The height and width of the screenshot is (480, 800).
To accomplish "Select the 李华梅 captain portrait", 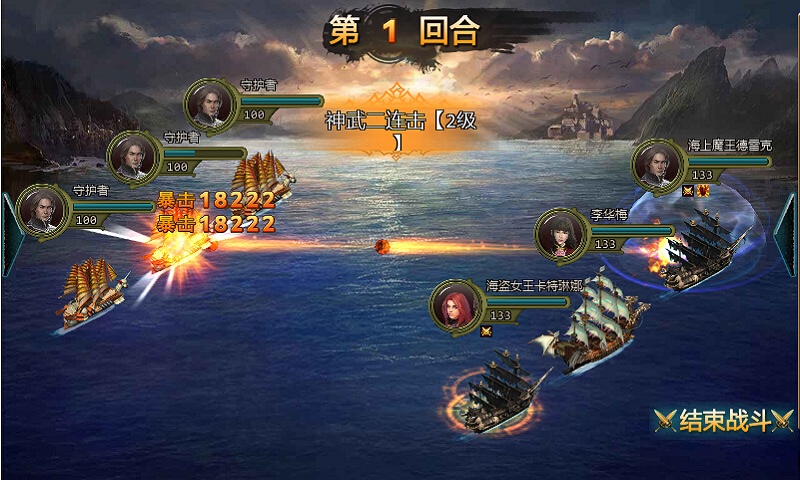I will (x=560, y=234).
